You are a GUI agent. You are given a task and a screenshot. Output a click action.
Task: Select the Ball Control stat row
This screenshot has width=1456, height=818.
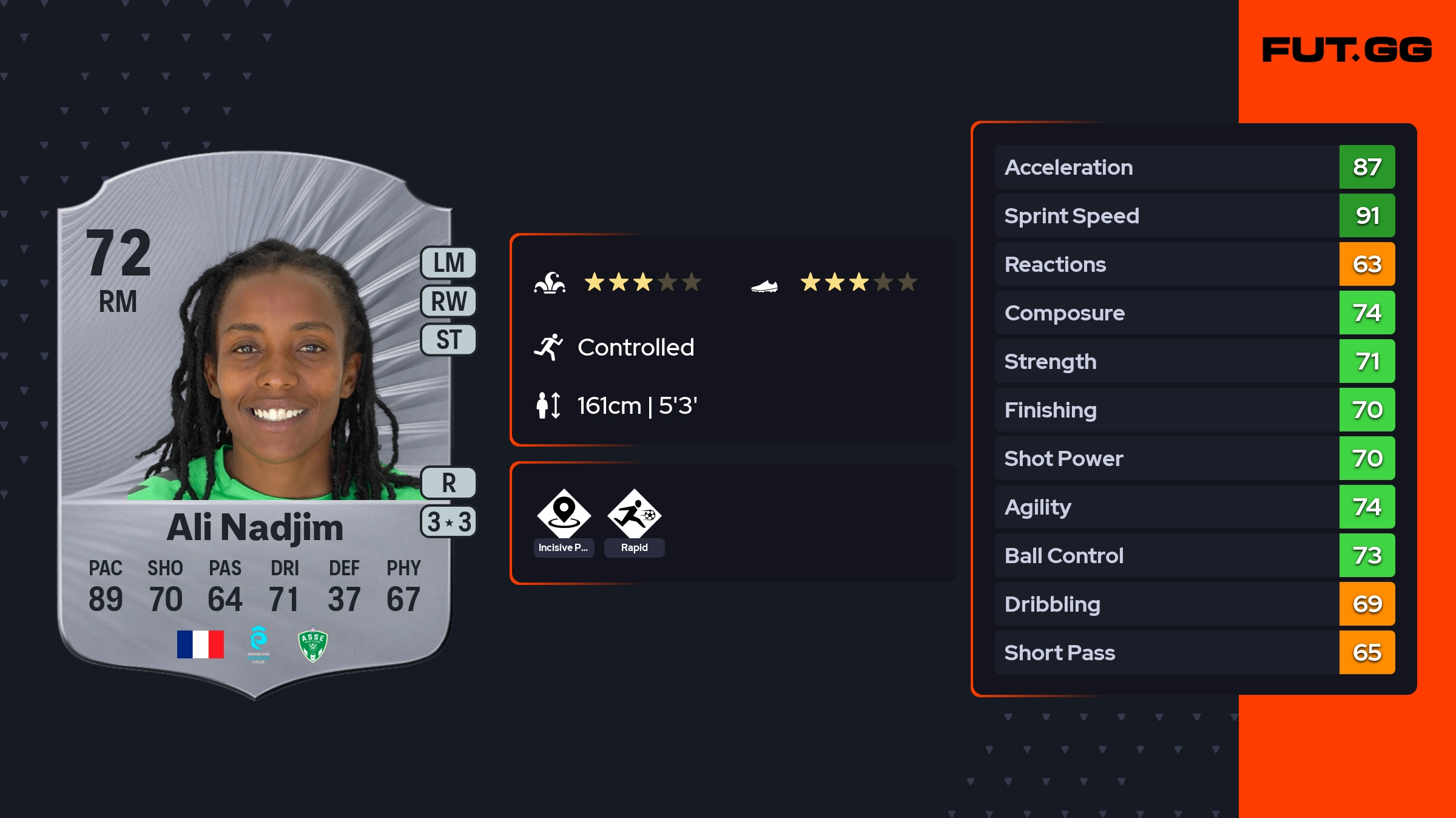pyautogui.click(x=1194, y=555)
